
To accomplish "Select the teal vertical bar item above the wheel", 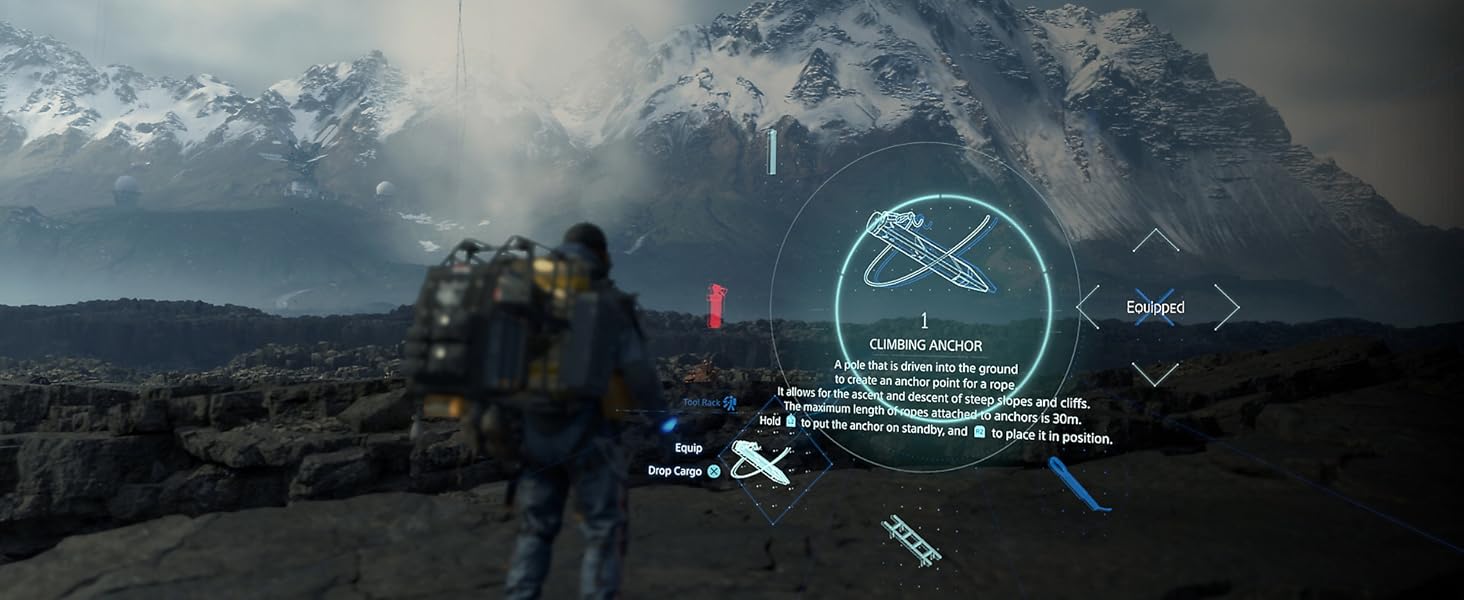I will click(771, 152).
